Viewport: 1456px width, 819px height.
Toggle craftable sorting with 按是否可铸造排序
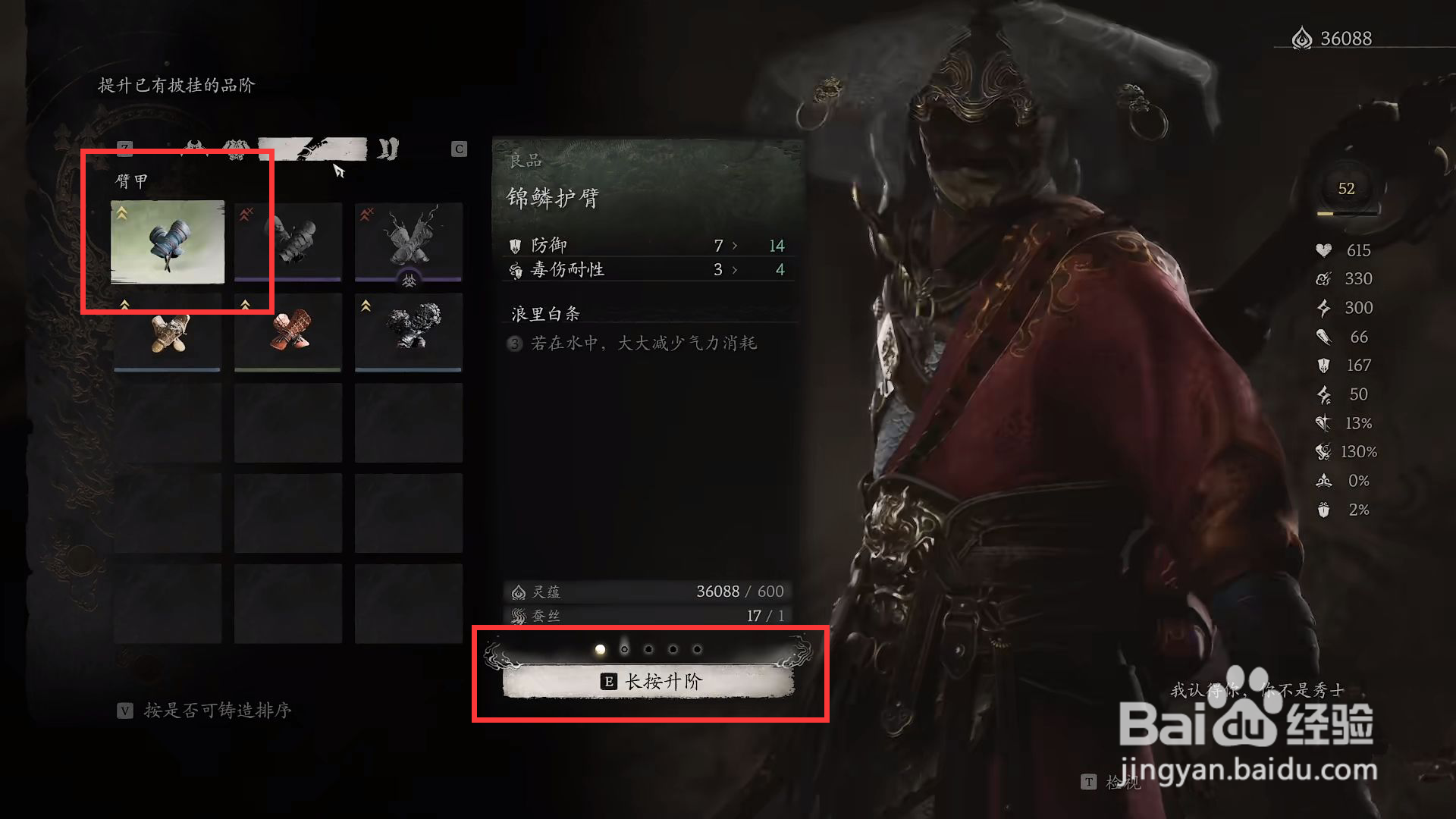(x=205, y=711)
